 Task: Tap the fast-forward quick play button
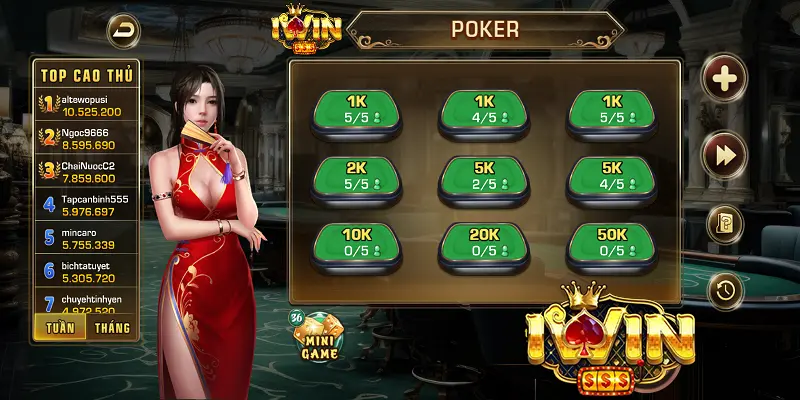pyautogui.click(x=724, y=153)
